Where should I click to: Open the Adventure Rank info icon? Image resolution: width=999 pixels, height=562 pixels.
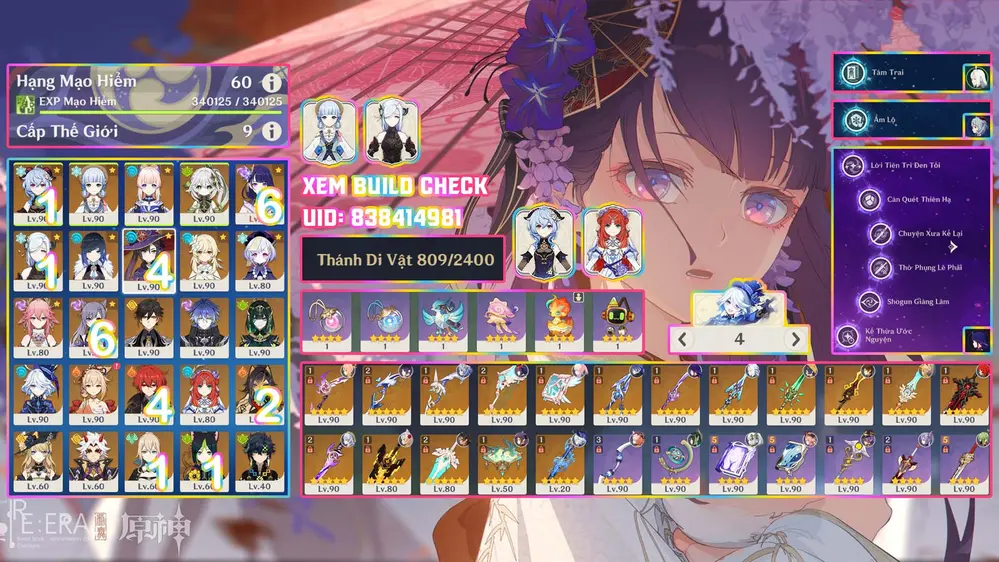(270, 83)
